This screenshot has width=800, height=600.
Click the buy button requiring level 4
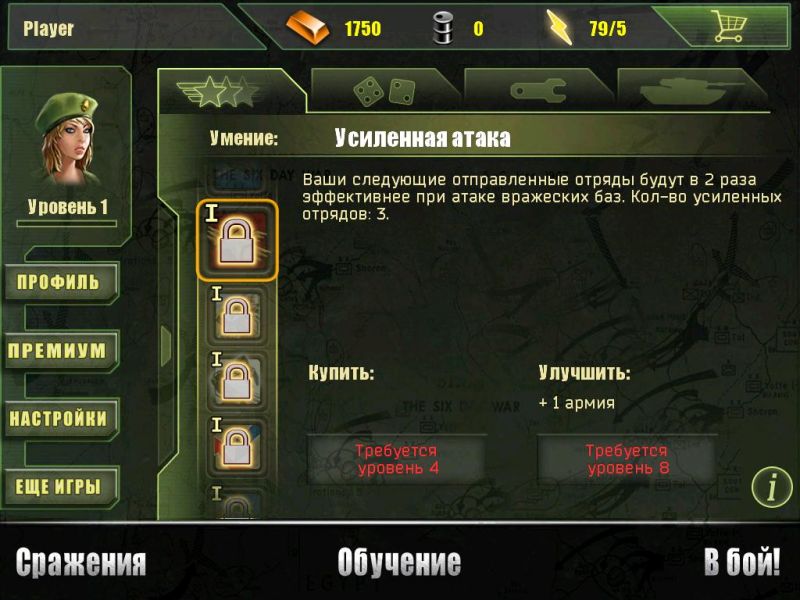point(396,459)
